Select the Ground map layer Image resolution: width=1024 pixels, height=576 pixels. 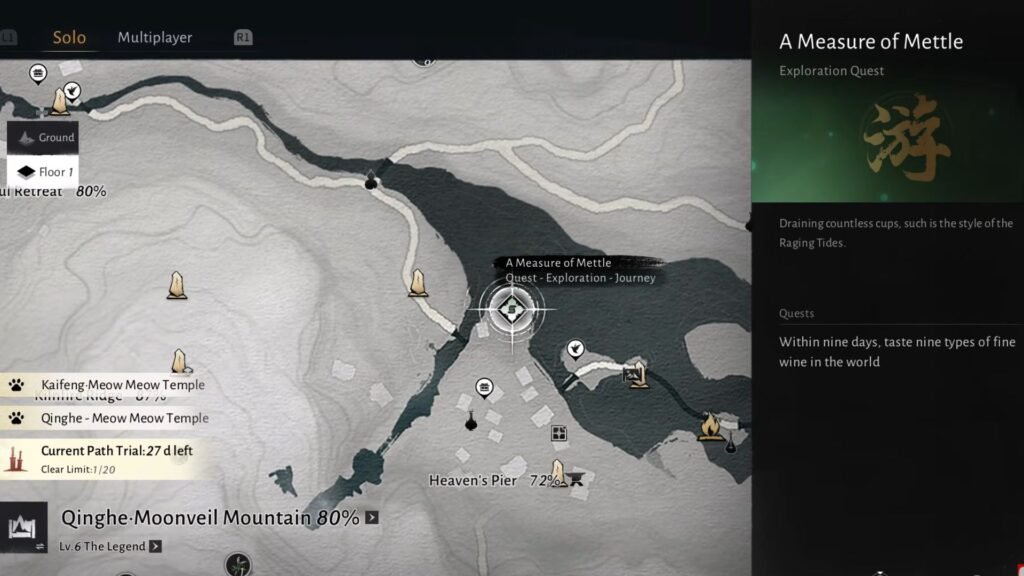[x=44, y=138]
